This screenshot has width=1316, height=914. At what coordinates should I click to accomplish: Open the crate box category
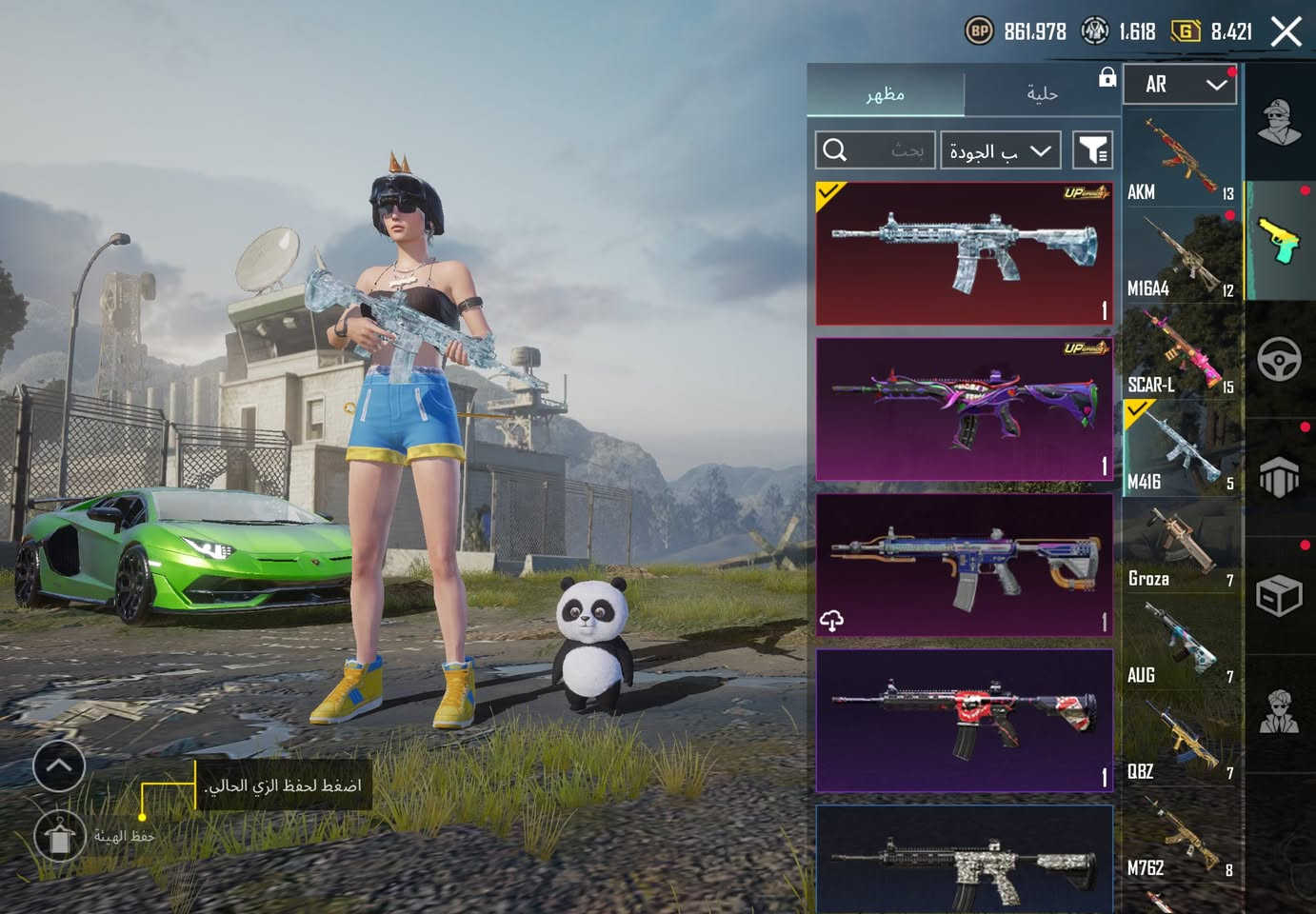pyautogui.click(x=1279, y=596)
